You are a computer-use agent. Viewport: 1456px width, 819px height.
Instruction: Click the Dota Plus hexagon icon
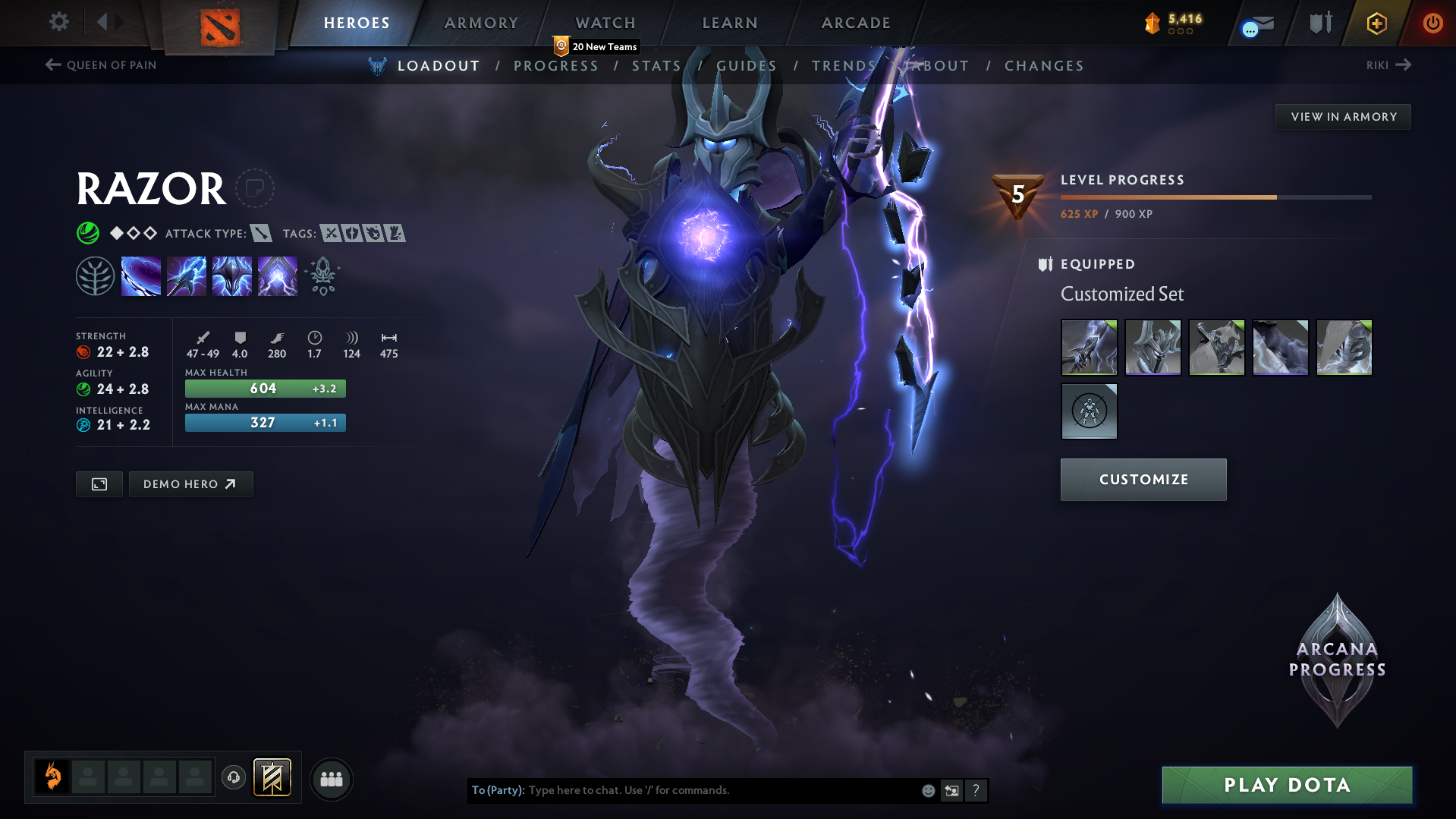(1376, 23)
